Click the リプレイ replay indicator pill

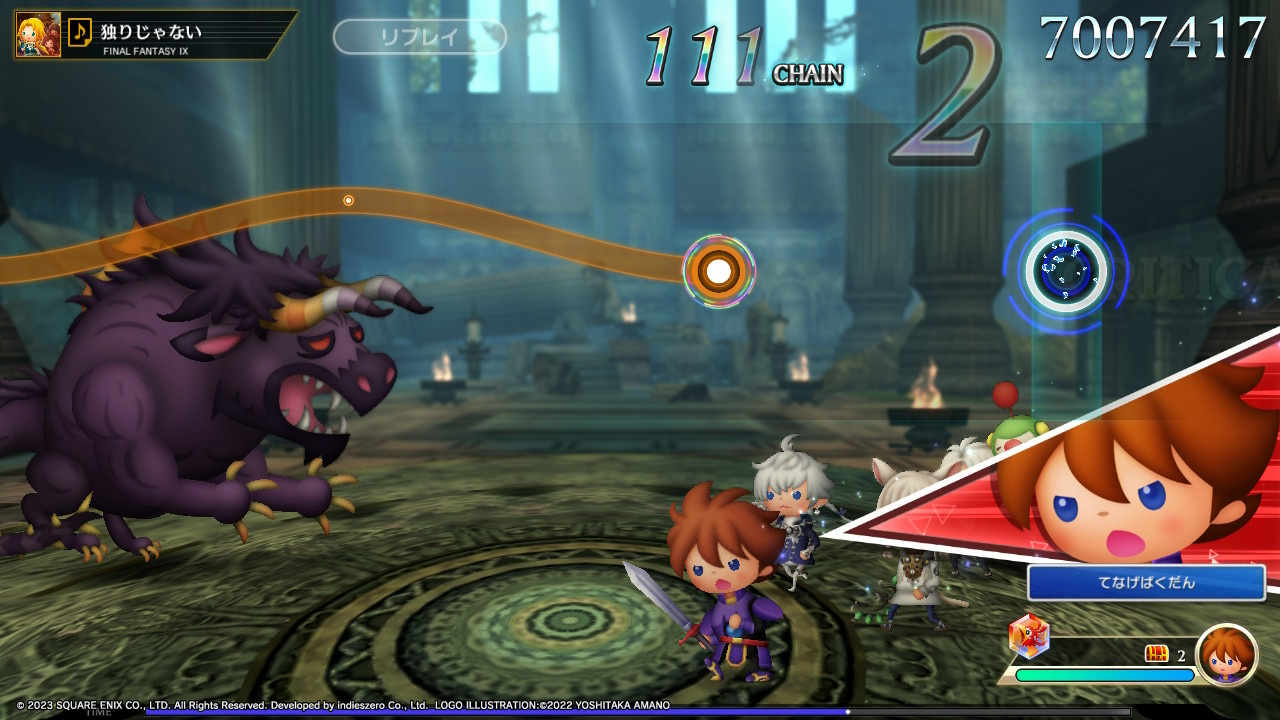[420, 38]
